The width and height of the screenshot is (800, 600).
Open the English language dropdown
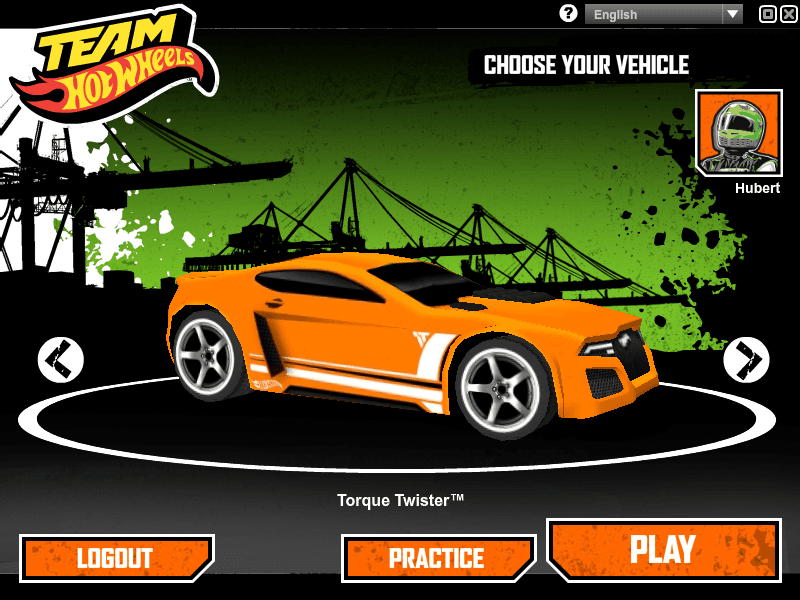pos(664,14)
